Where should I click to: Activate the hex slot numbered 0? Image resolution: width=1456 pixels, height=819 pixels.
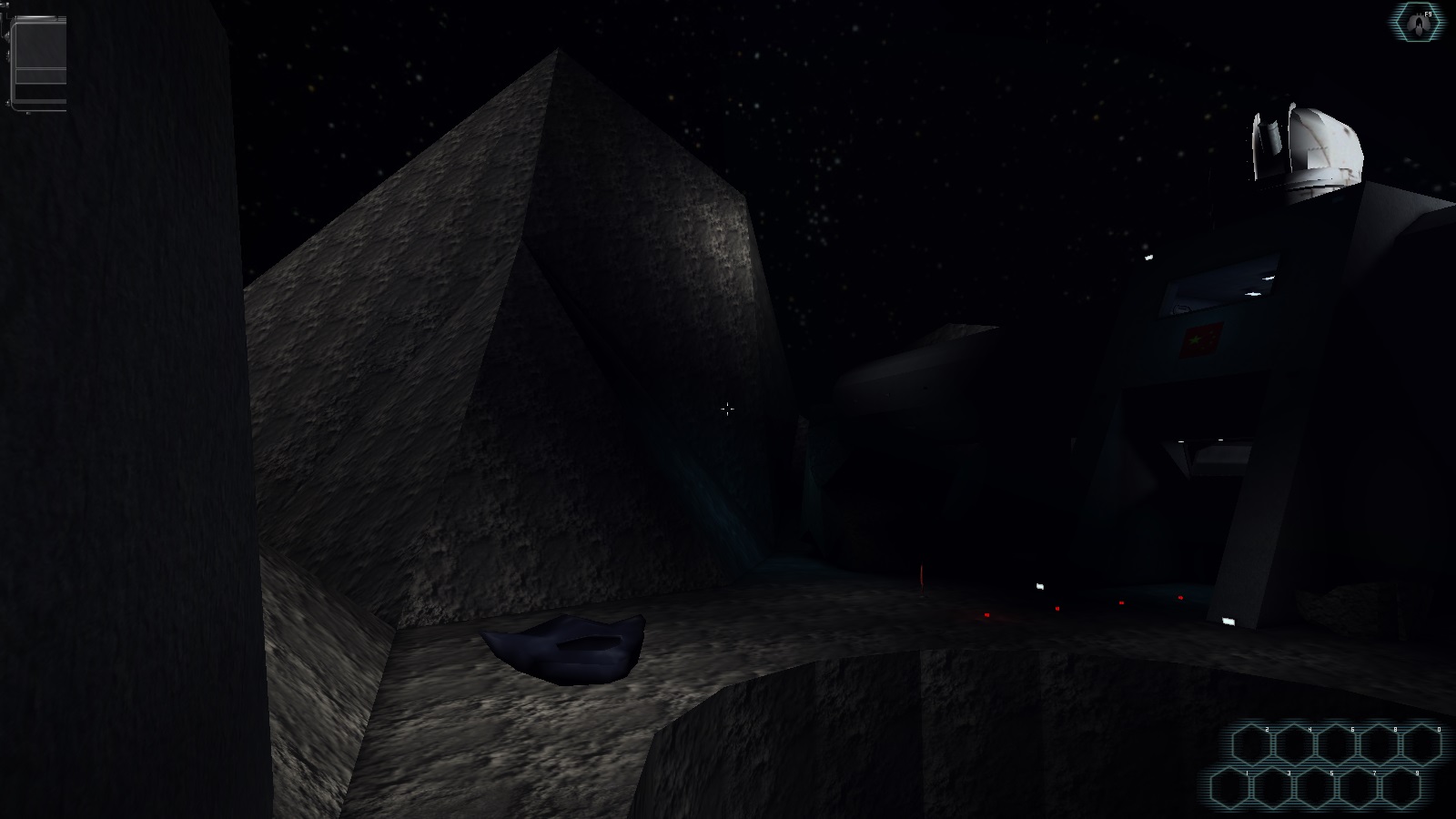point(1421,745)
